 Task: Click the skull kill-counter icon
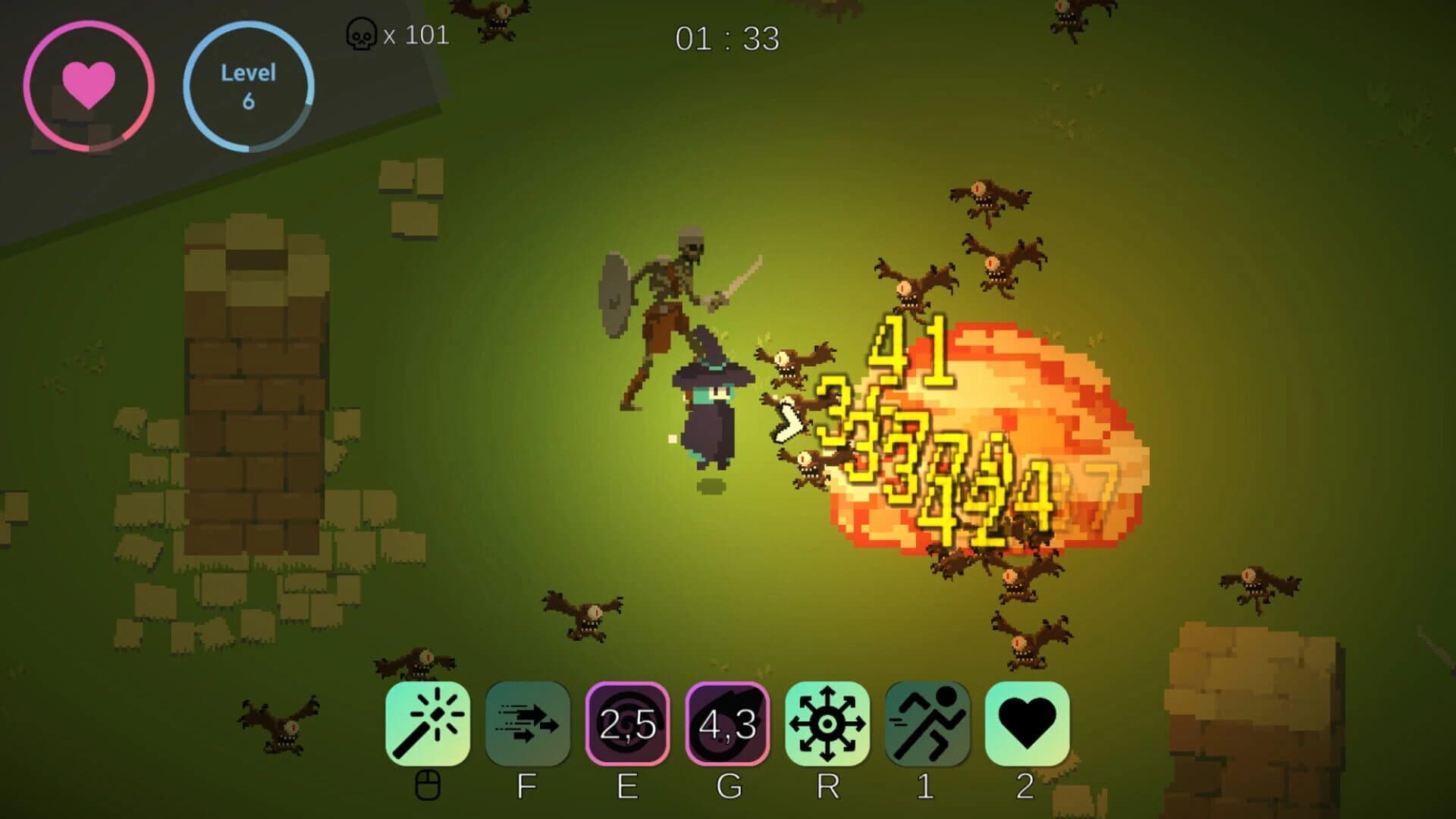click(362, 34)
